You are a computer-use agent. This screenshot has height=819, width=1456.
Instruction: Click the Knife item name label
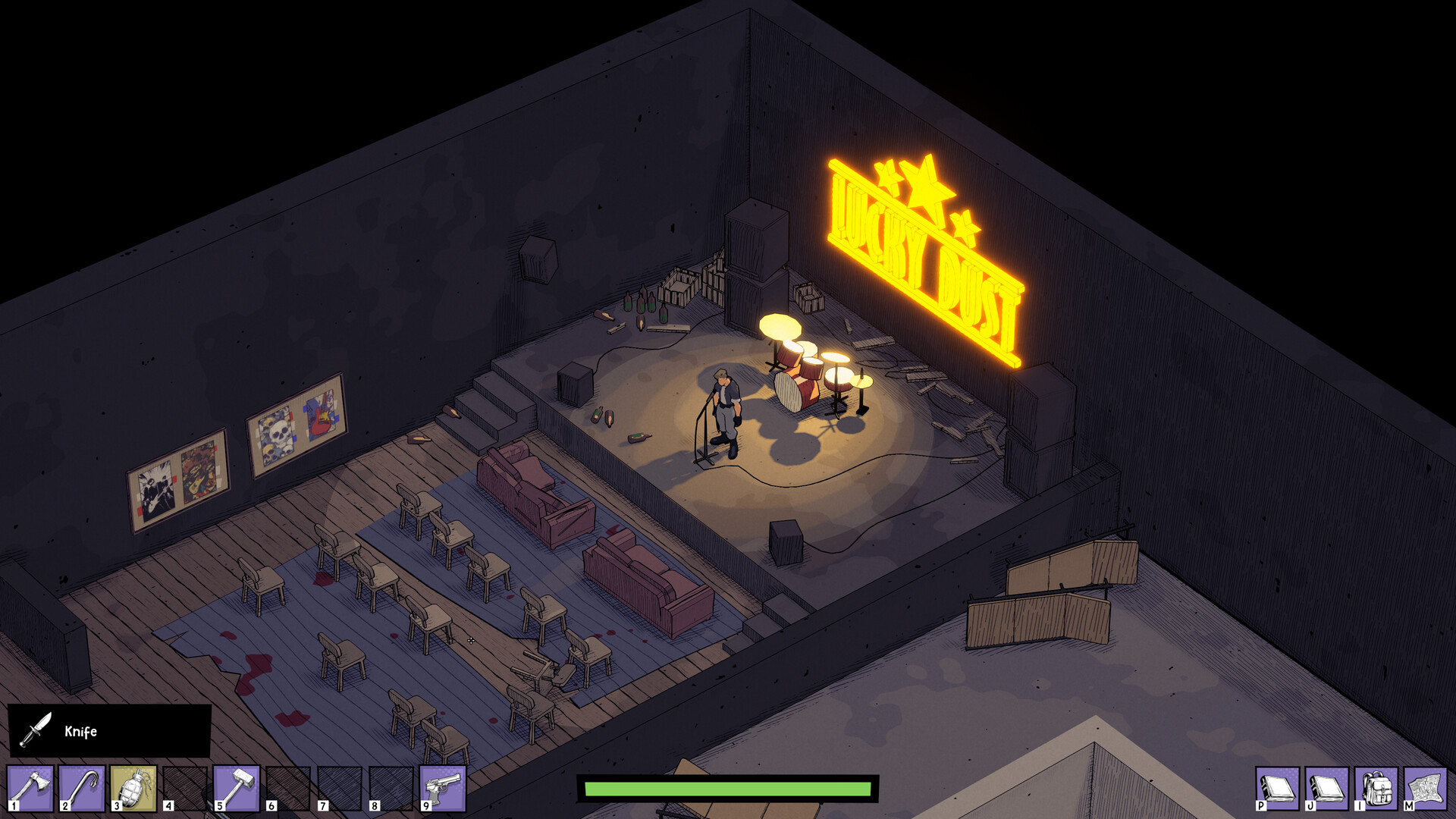coord(82,731)
